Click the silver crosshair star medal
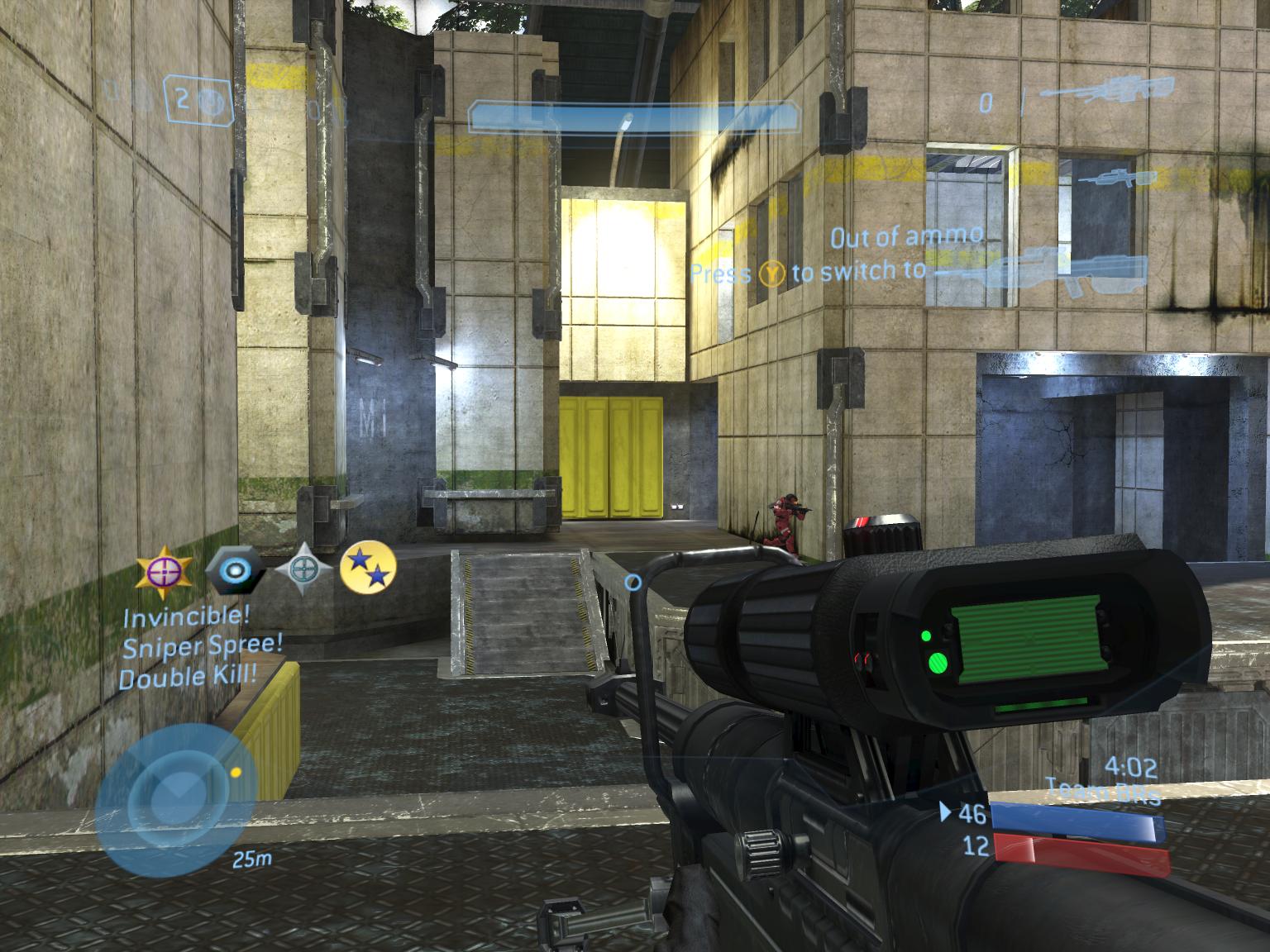The width and height of the screenshot is (1270, 952). point(303,569)
